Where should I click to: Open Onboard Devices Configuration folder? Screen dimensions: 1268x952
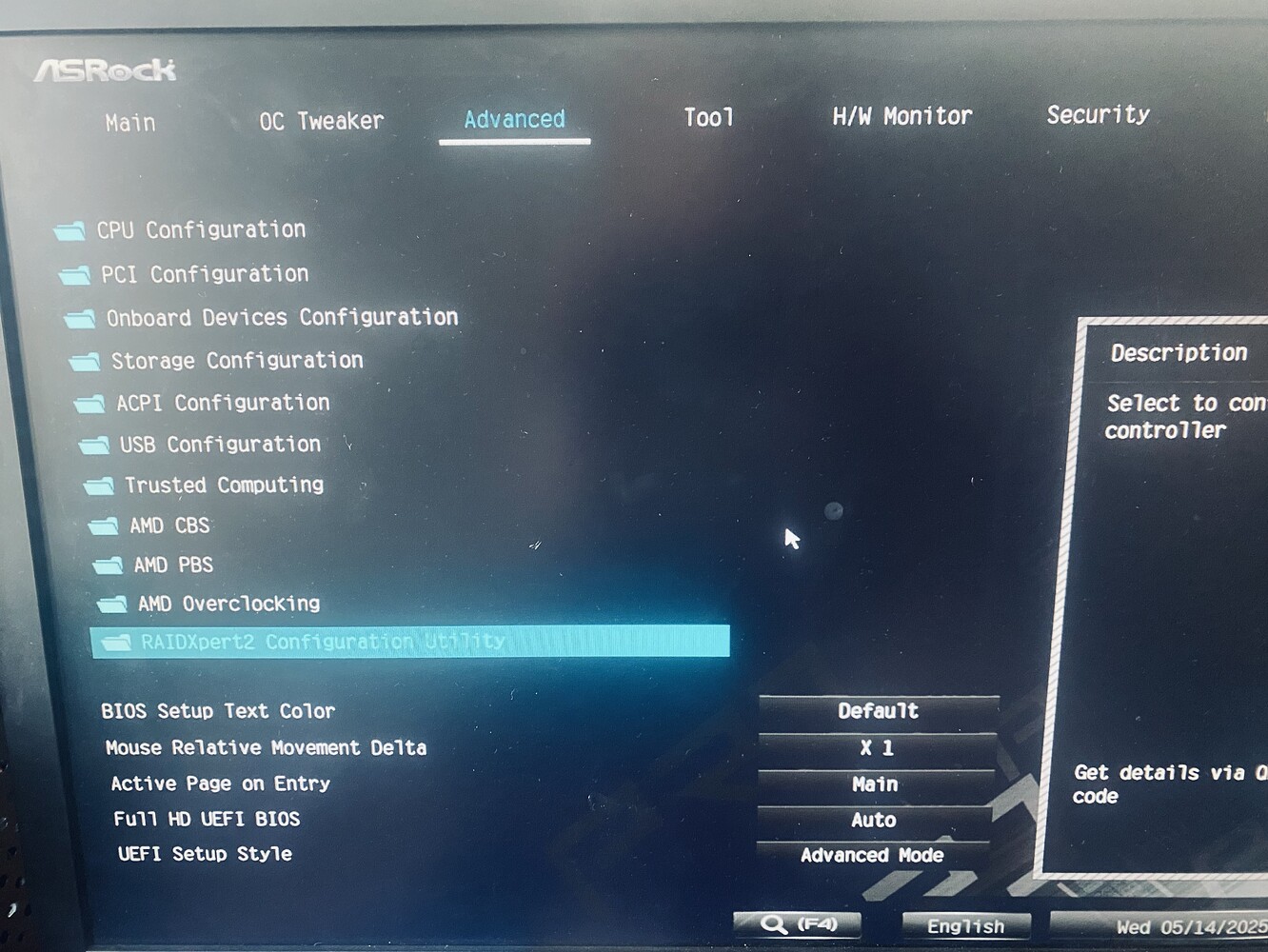click(281, 317)
